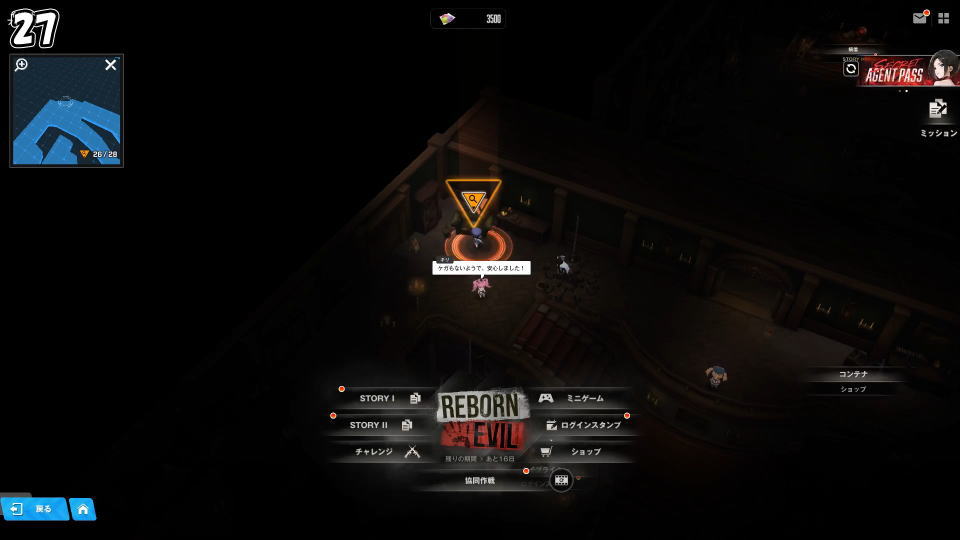Click the 戻る back button
The height and width of the screenshot is (540, 960).
33,509
